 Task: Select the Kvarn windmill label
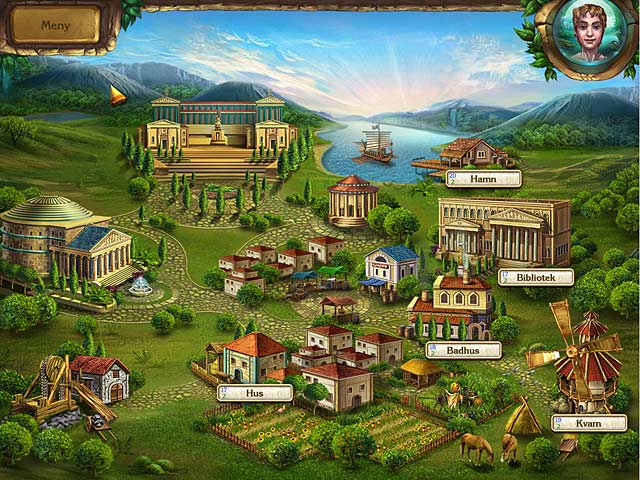pos(589,423)
